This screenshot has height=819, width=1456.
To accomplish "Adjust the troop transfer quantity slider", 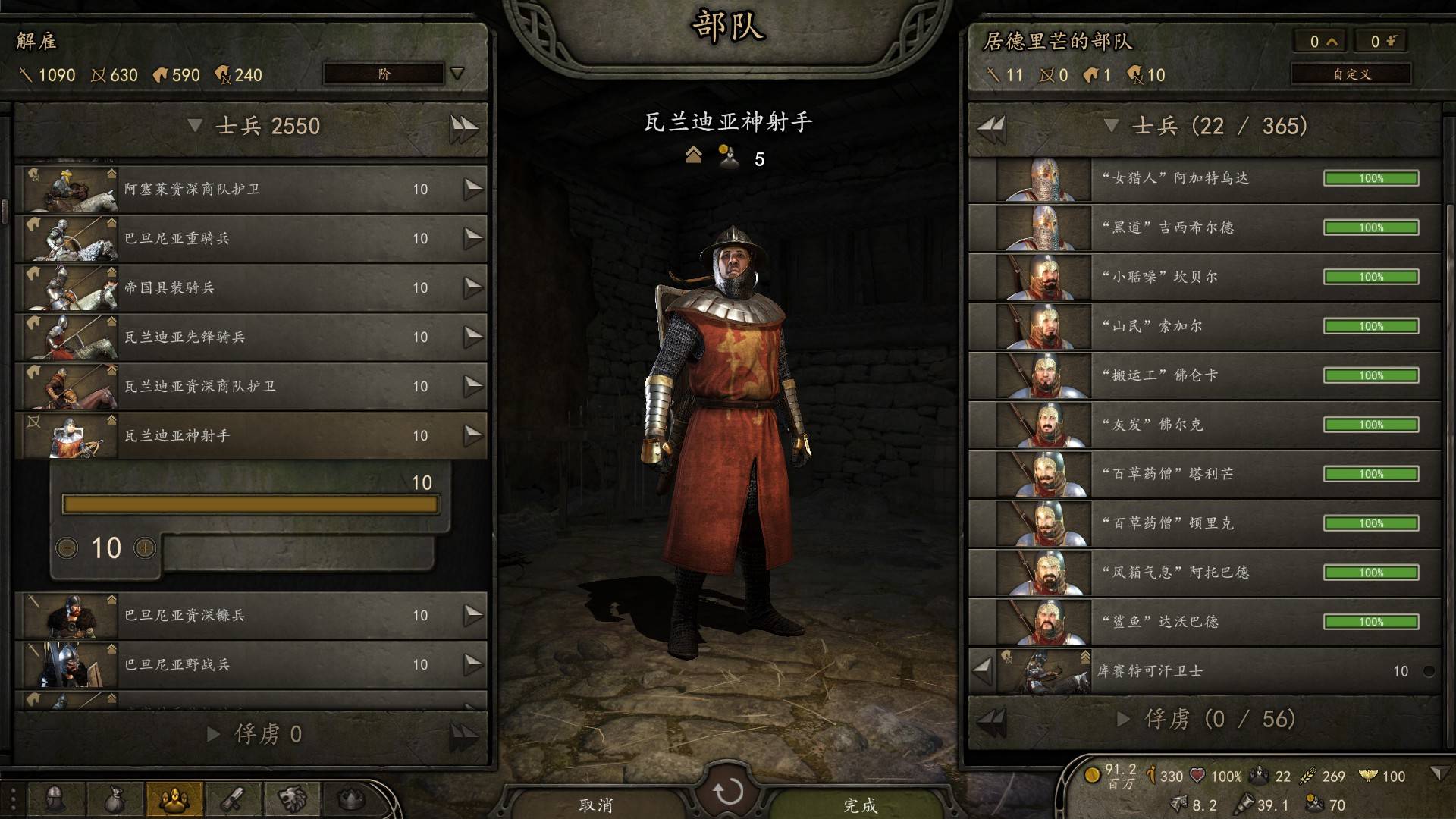I will coord(250,504).
